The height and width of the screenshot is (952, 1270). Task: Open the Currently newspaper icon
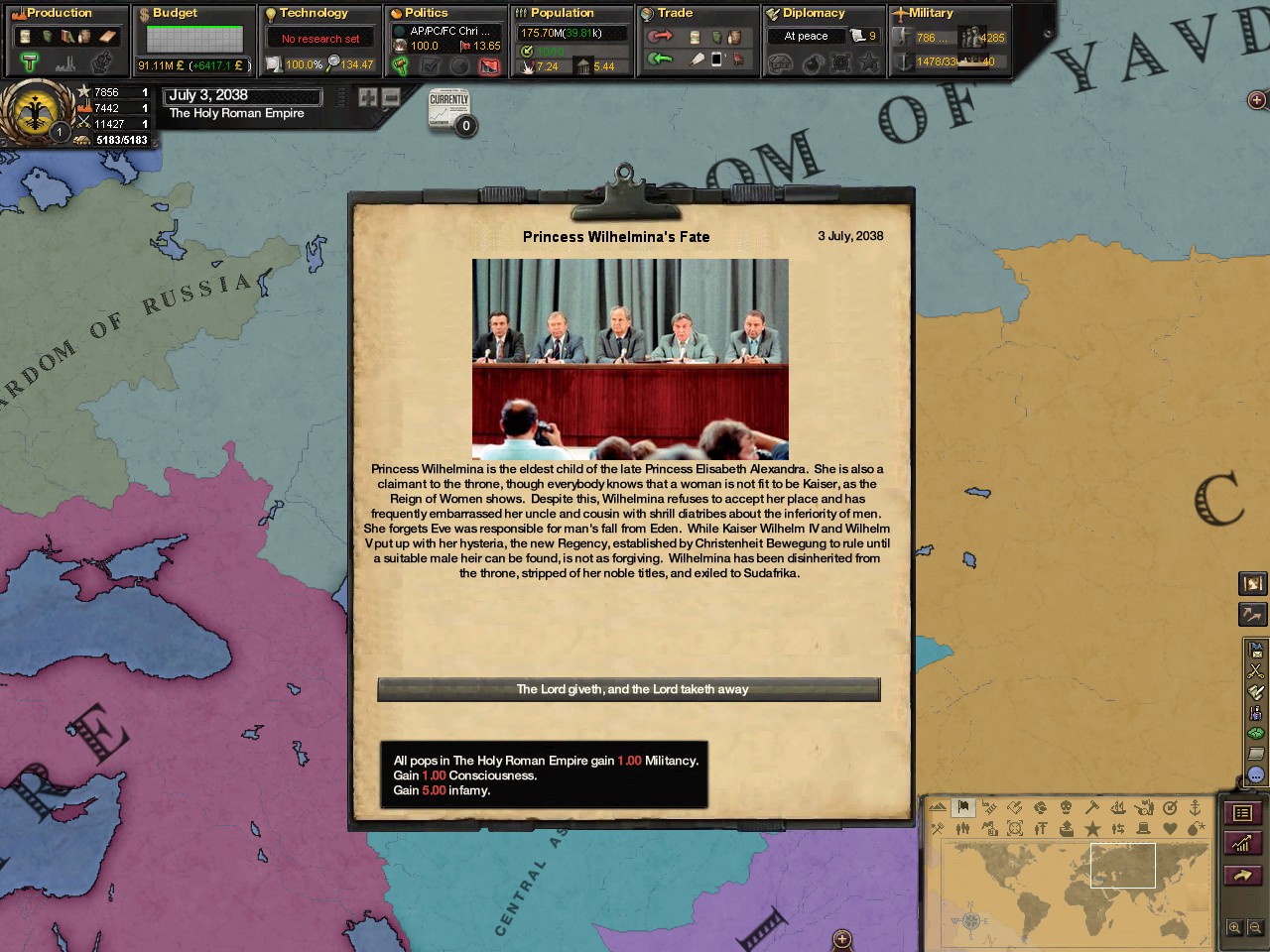click(x=449, y=109)
